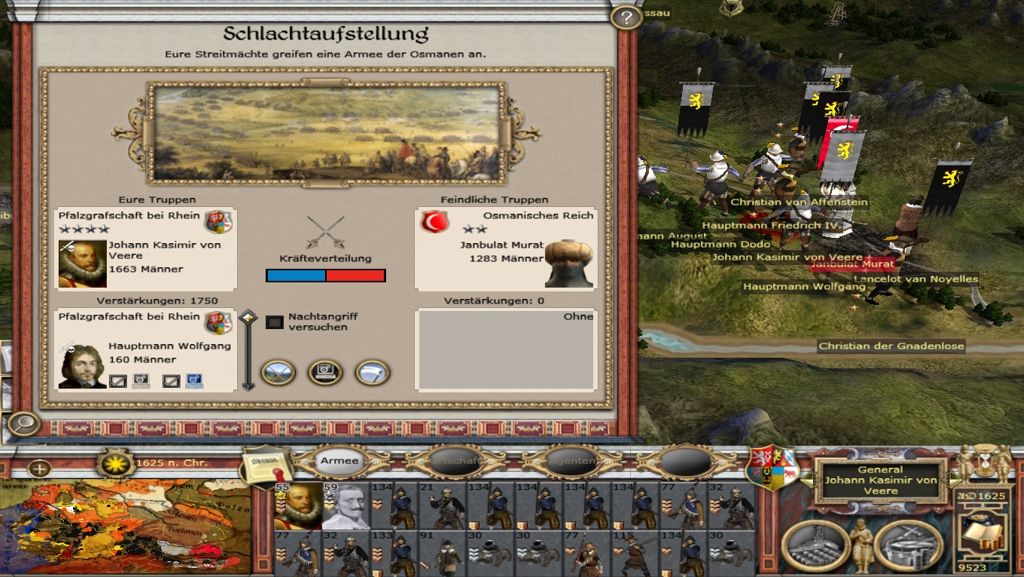Open the help question mark button

pos(625,18)
